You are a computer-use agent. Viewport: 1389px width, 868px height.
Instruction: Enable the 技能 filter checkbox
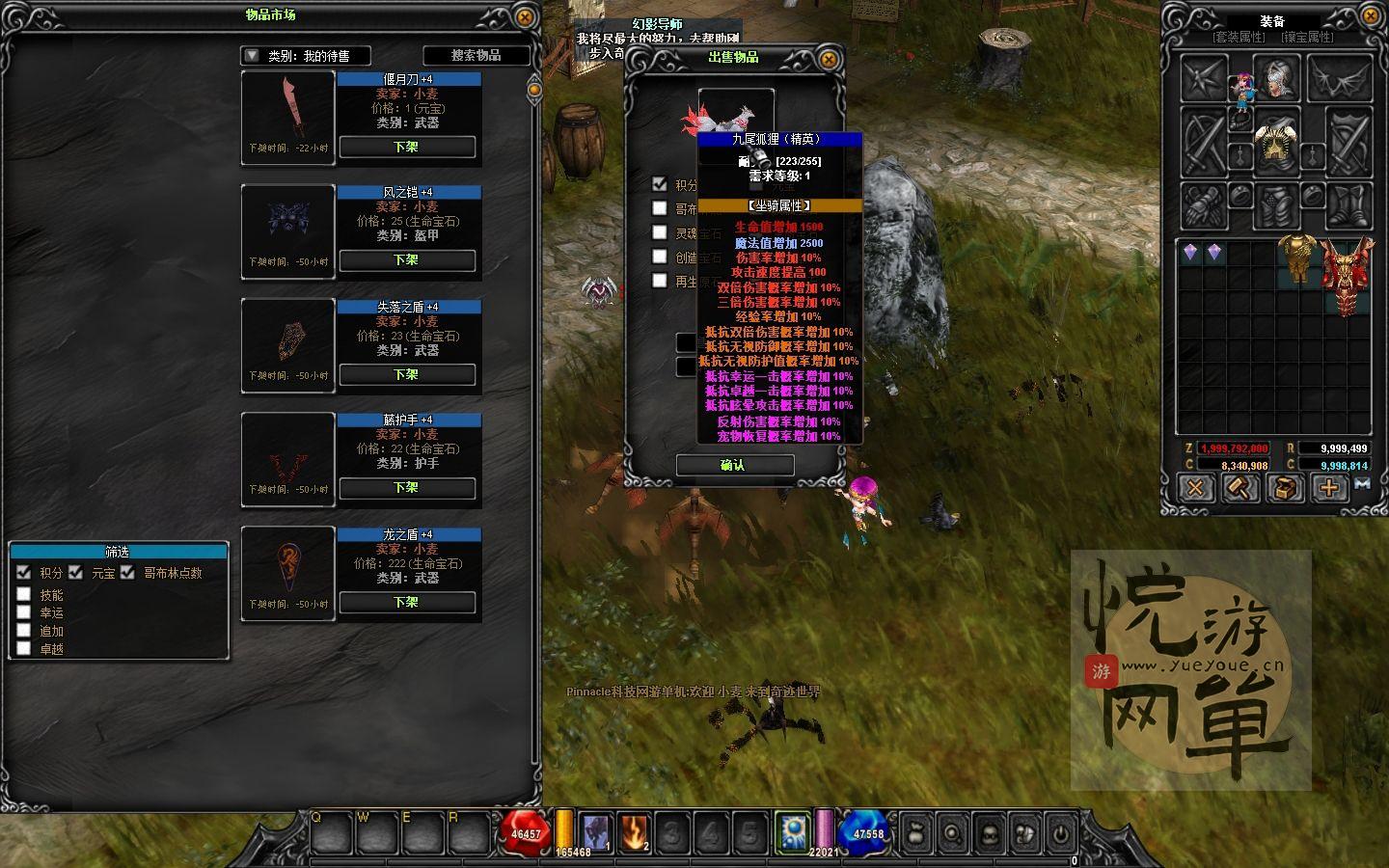[x=24, y=595]
